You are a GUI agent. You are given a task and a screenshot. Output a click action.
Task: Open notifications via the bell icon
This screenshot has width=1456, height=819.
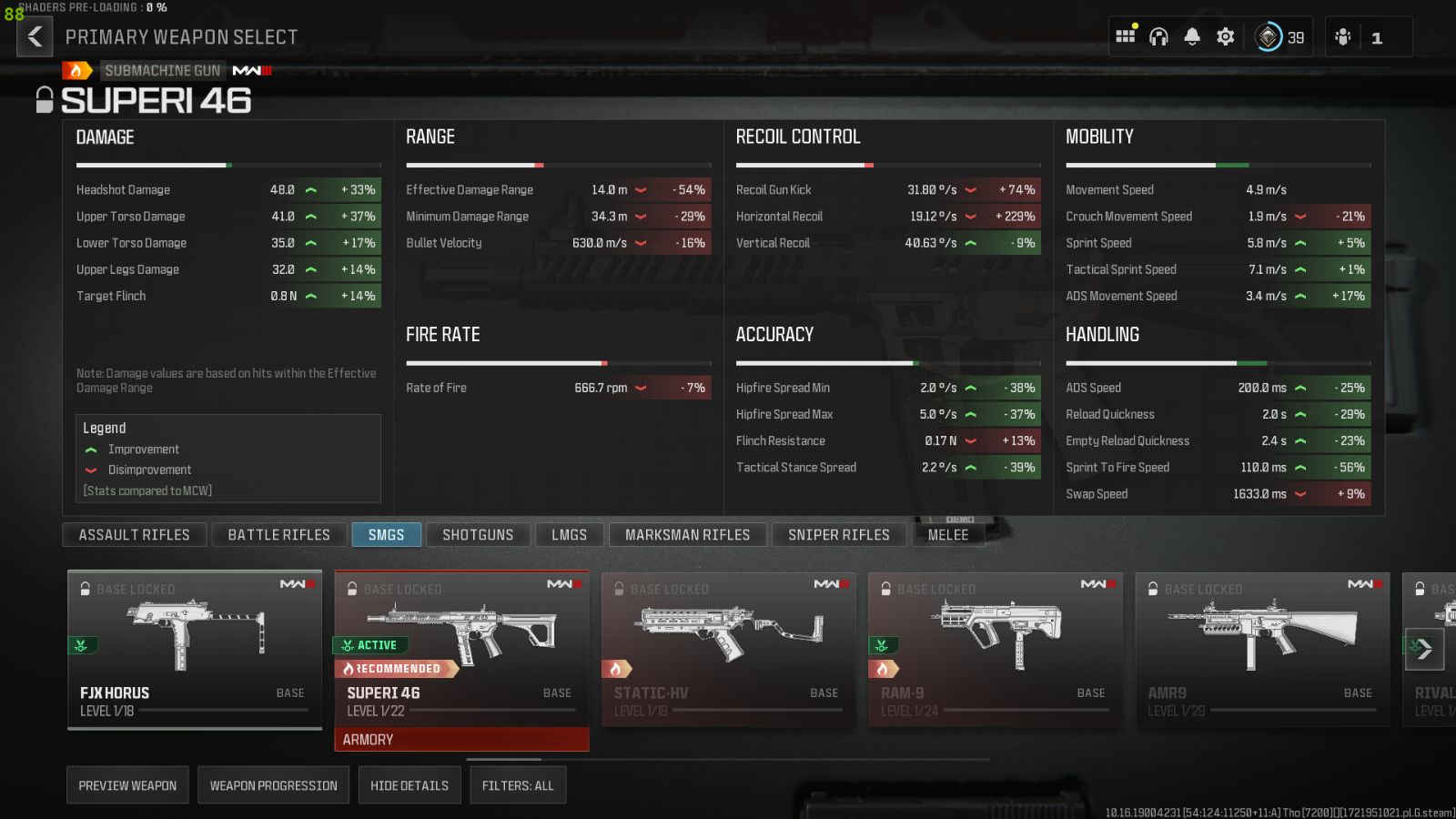coord(1191,36)
